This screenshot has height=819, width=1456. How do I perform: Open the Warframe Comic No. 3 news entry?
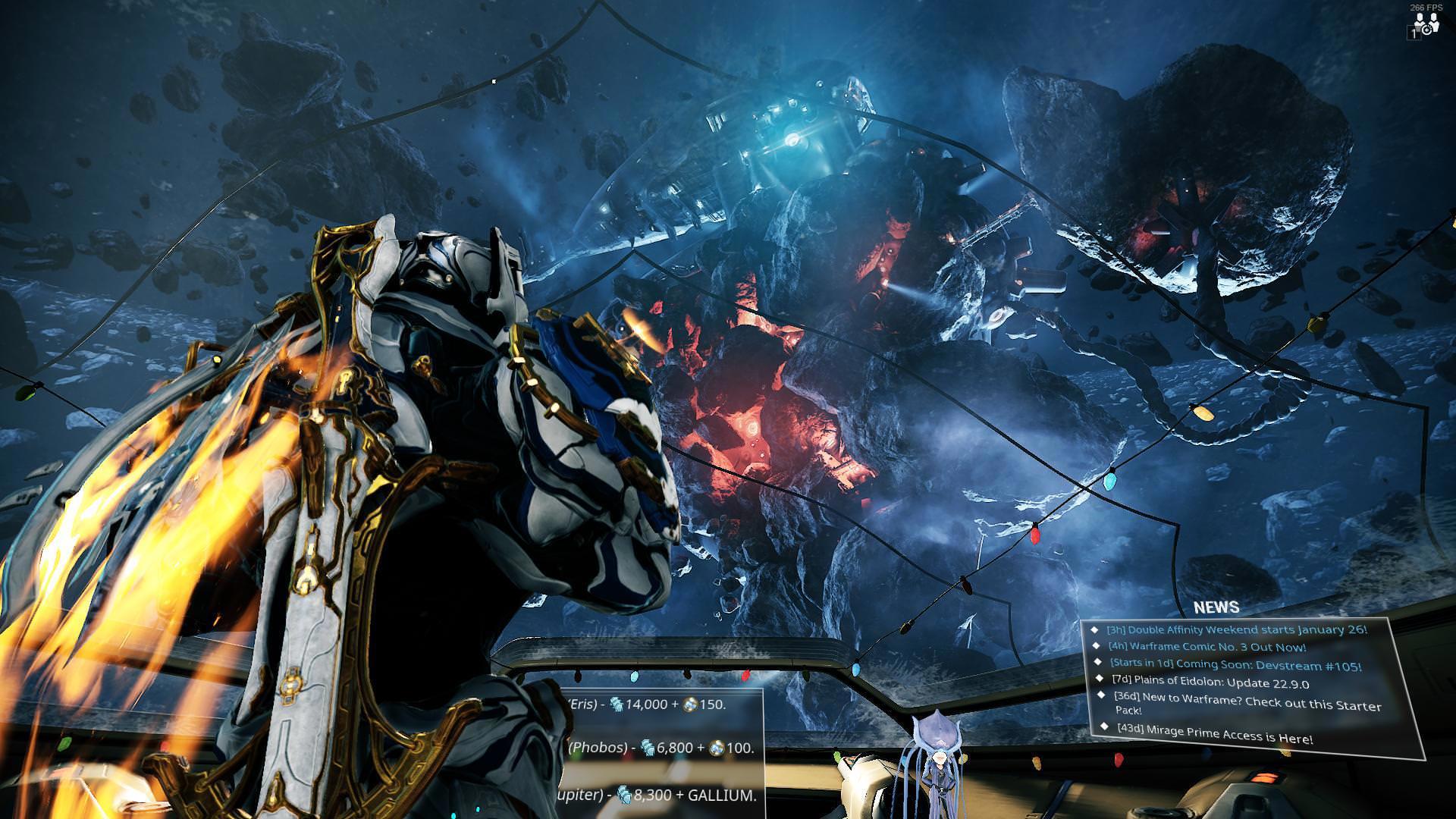click(1207, 648)
